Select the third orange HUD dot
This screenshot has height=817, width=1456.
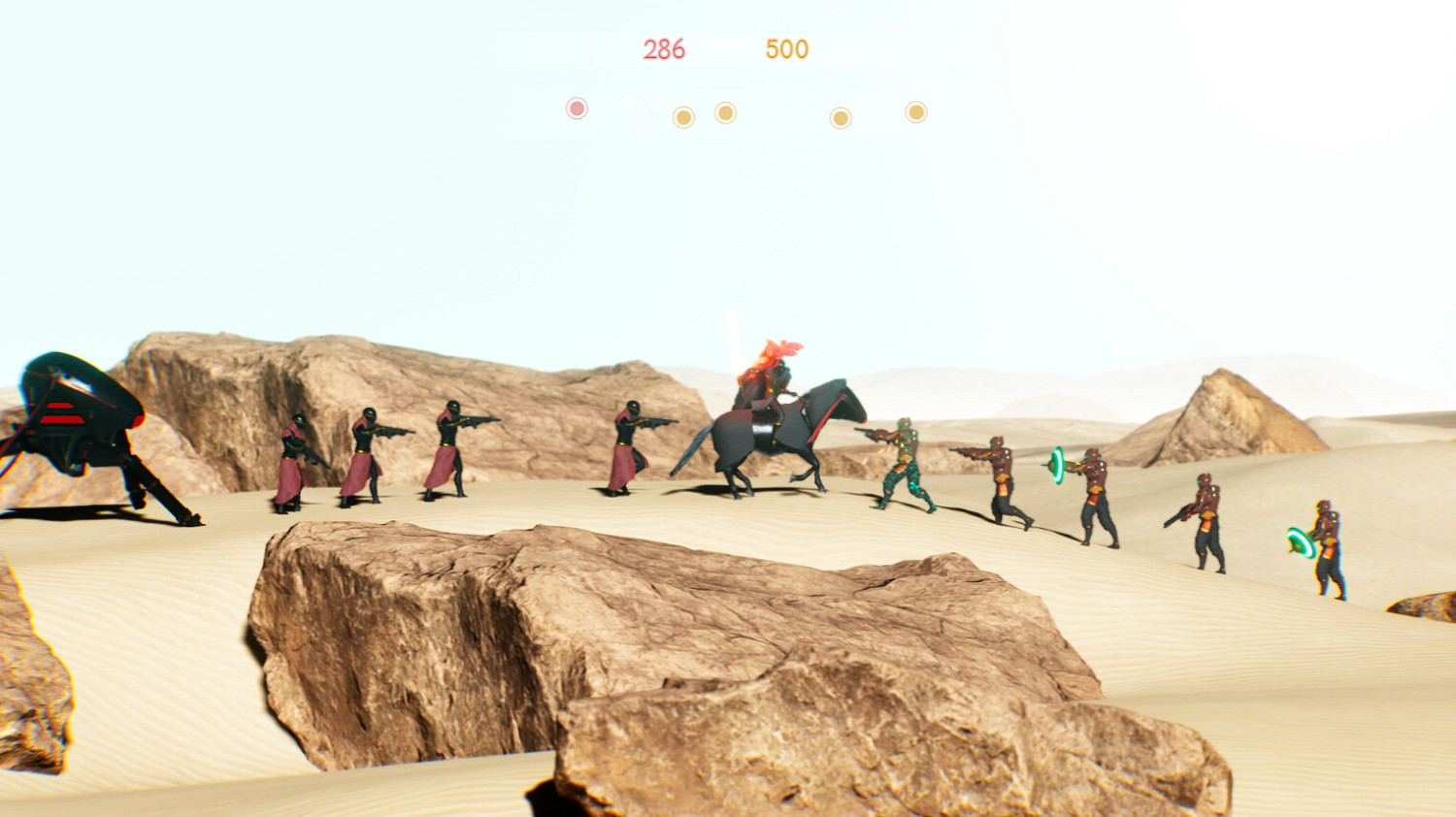pos(841,118)
